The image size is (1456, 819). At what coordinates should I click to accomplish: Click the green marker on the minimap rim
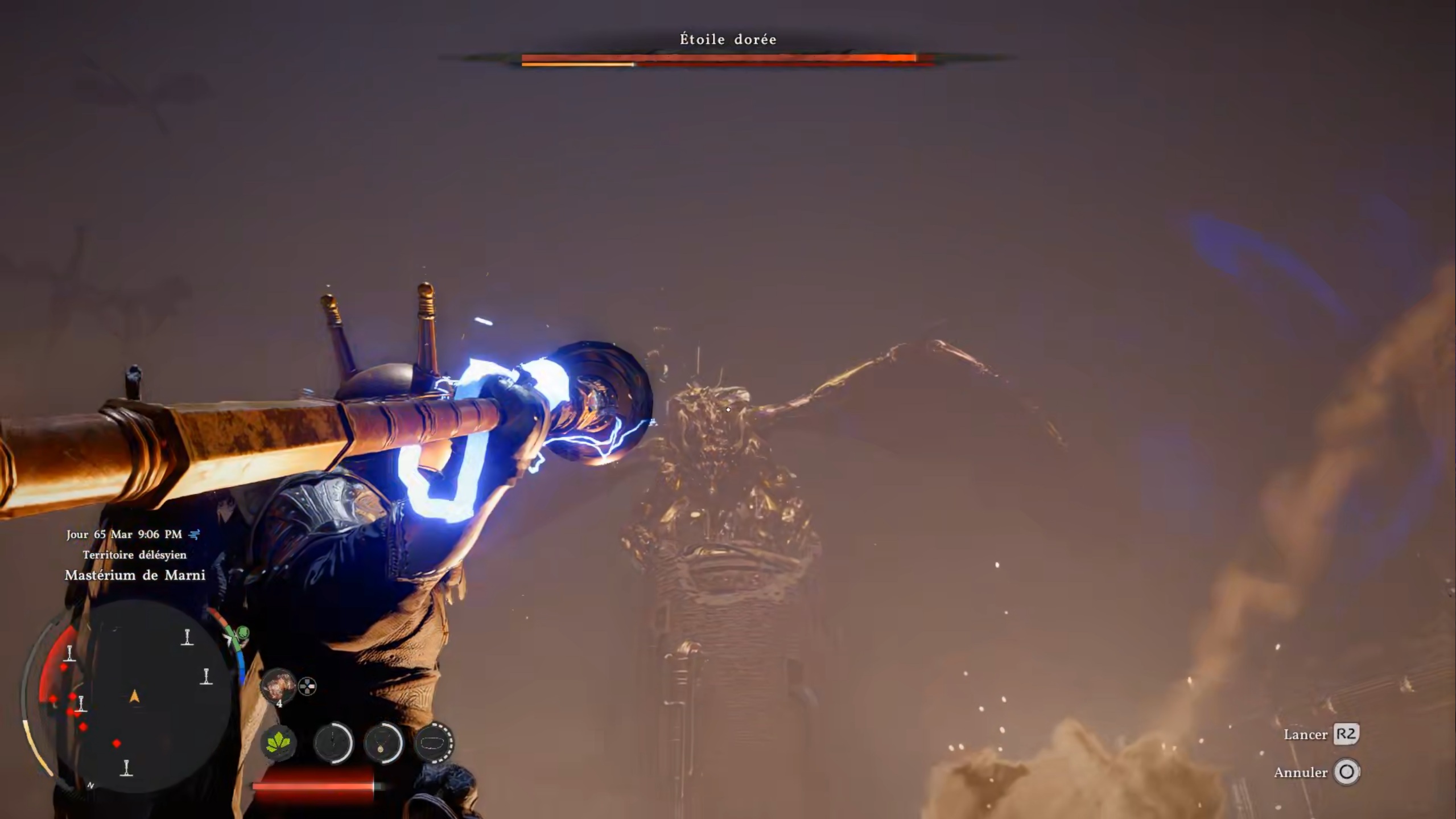point(243,632)
